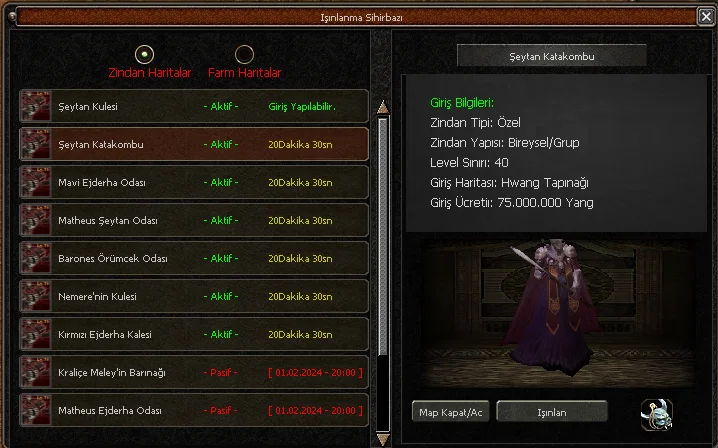
Task: Close the Işınlanma Sihirbazı window
Action: (706, 16)
